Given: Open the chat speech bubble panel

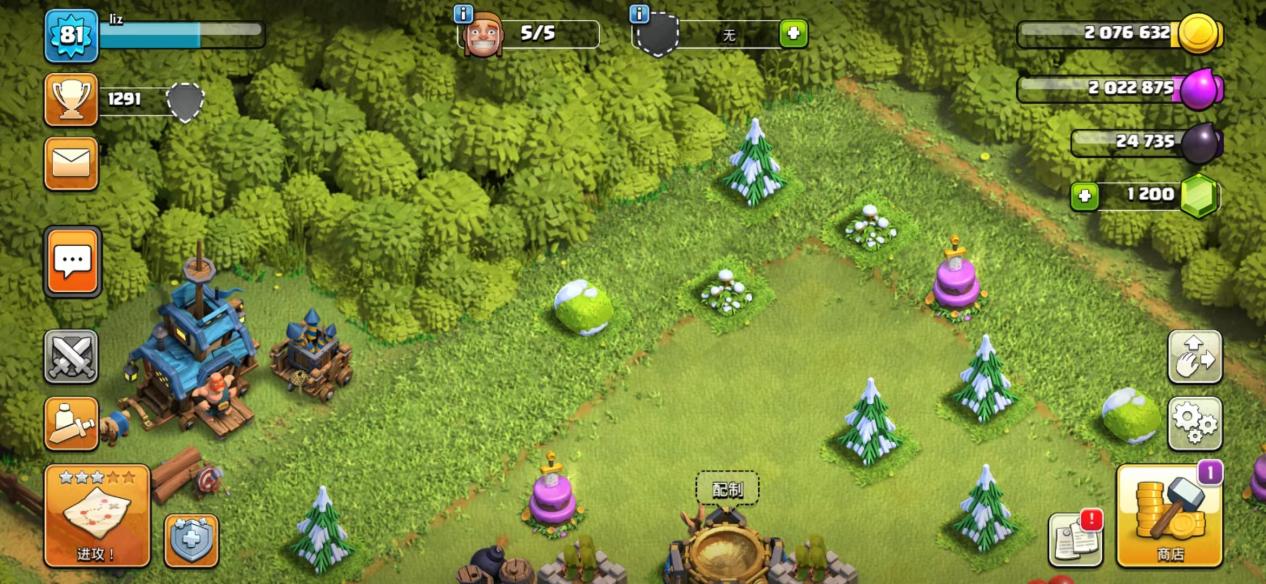Looking at the screenshot, I should [72, 261].
